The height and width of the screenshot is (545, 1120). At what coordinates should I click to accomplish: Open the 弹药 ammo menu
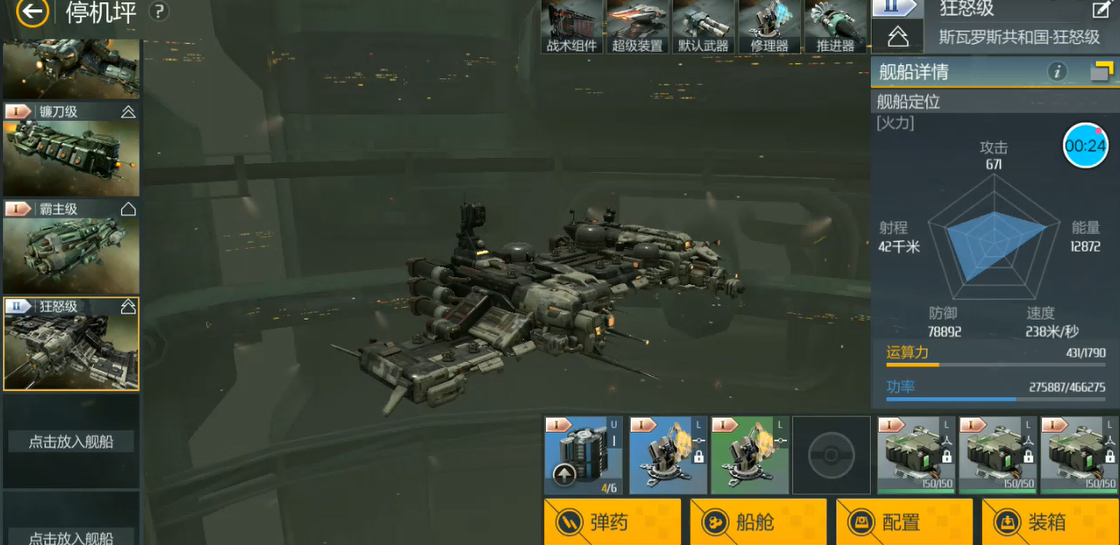612,522
